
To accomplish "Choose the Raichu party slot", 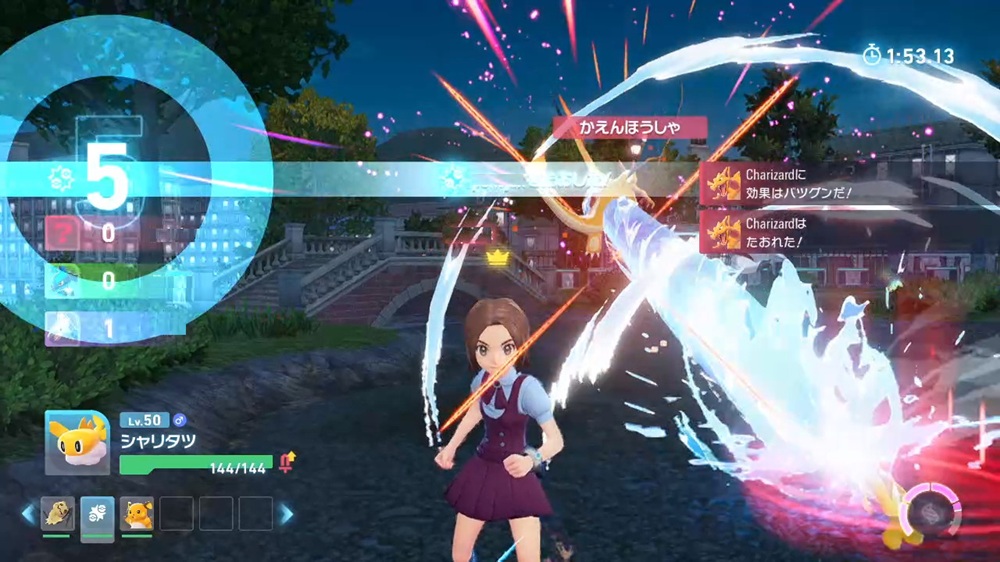I will [137, 513].
